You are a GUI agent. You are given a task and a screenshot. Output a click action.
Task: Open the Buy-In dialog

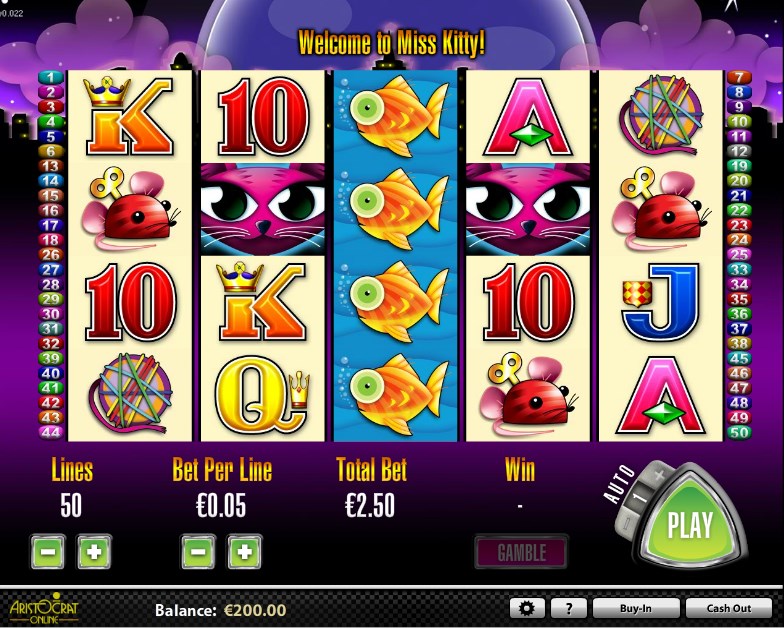636,608
